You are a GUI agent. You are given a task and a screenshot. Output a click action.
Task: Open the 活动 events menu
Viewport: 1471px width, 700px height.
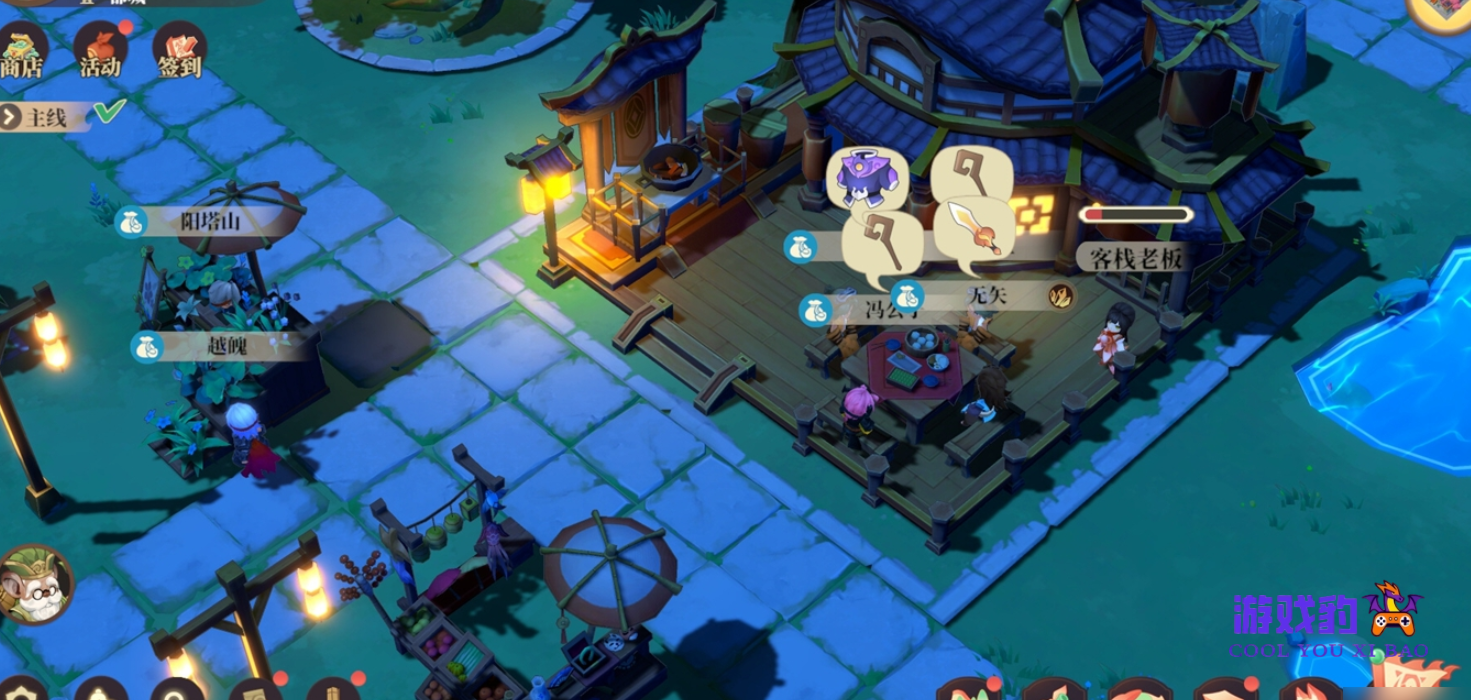click(x=100, y=52)
